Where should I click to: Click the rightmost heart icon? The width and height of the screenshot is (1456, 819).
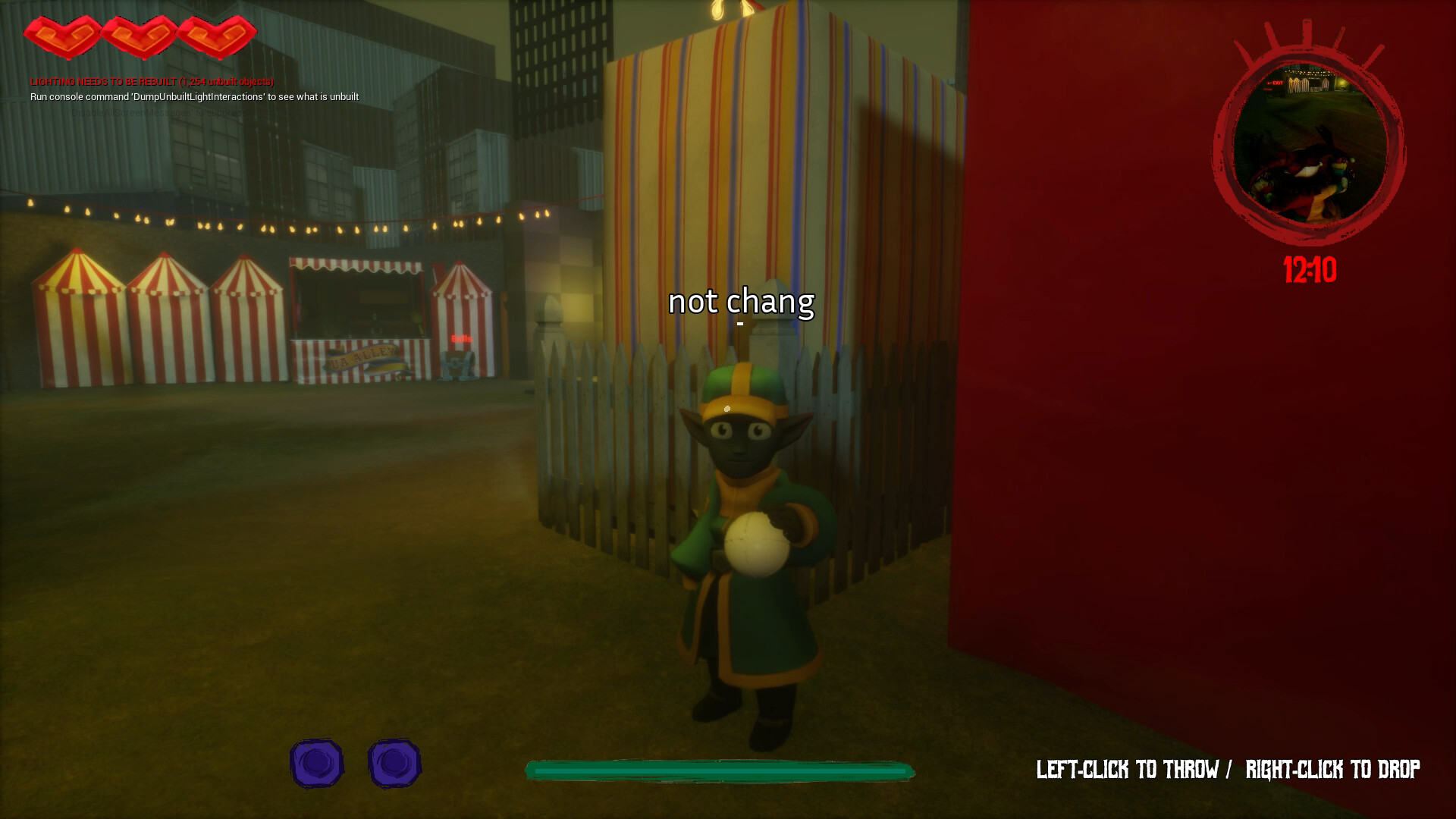(x=216, y=34)
